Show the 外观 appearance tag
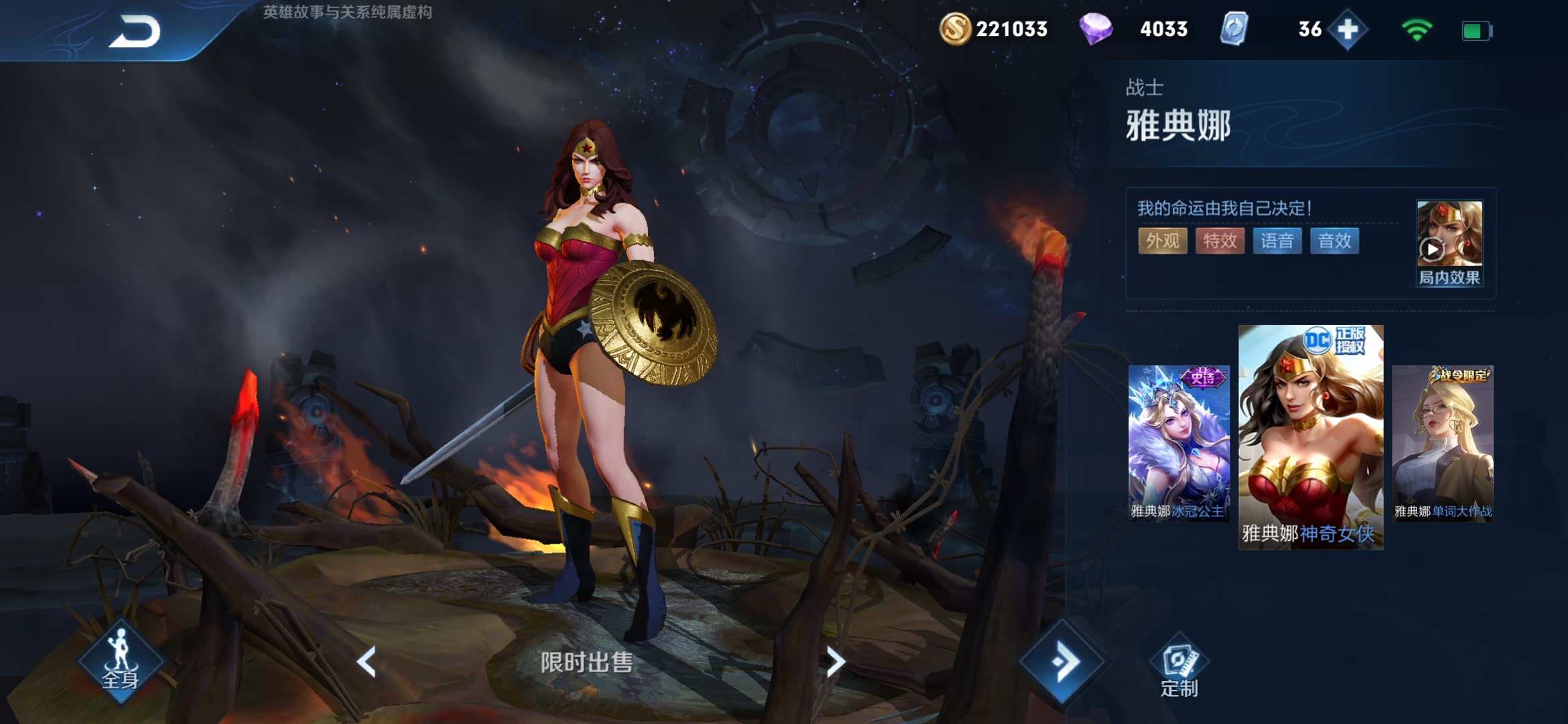This screenshot has height=724, width=1568. 1163,241
